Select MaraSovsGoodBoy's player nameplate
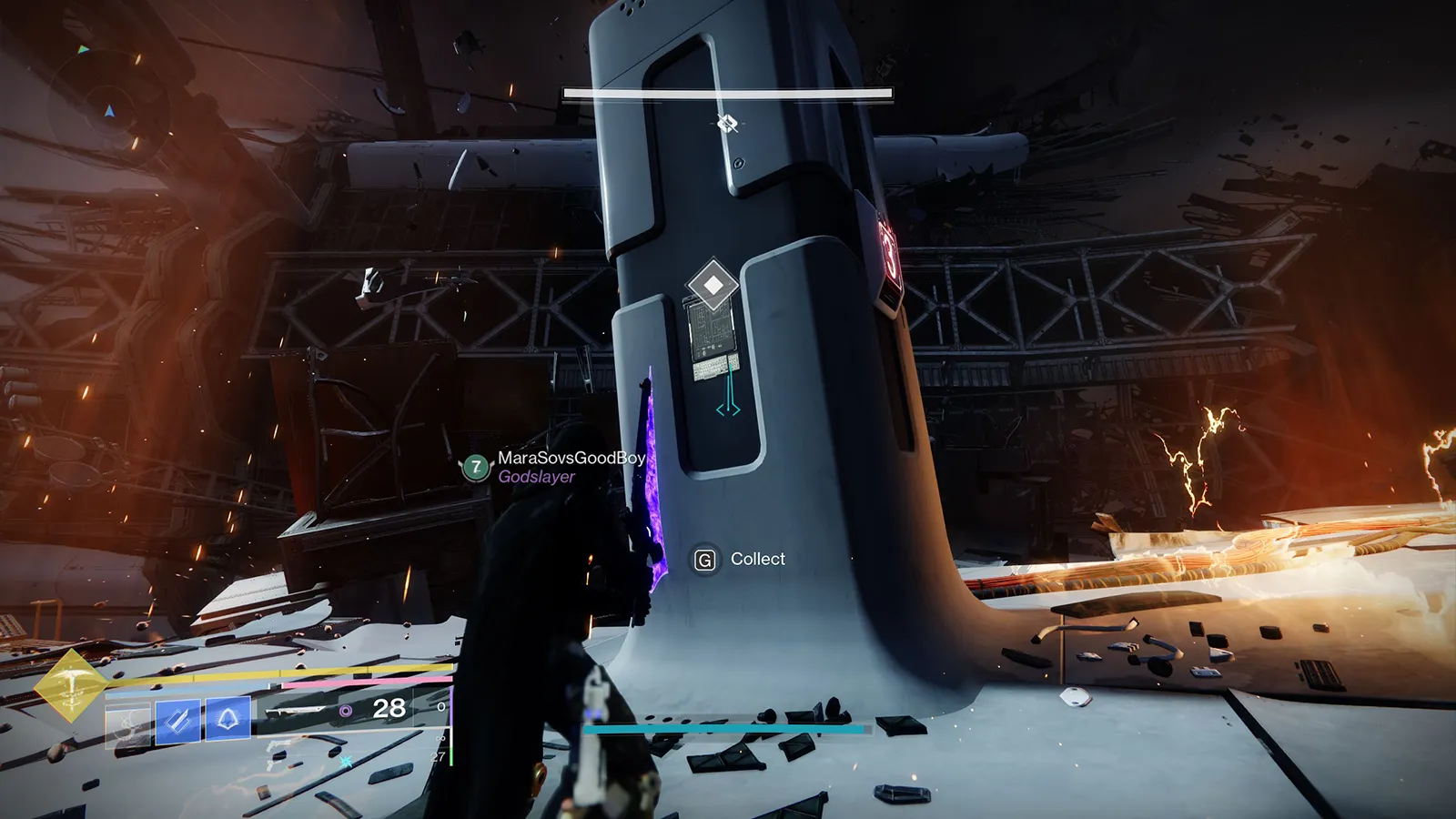 (571, 458)
